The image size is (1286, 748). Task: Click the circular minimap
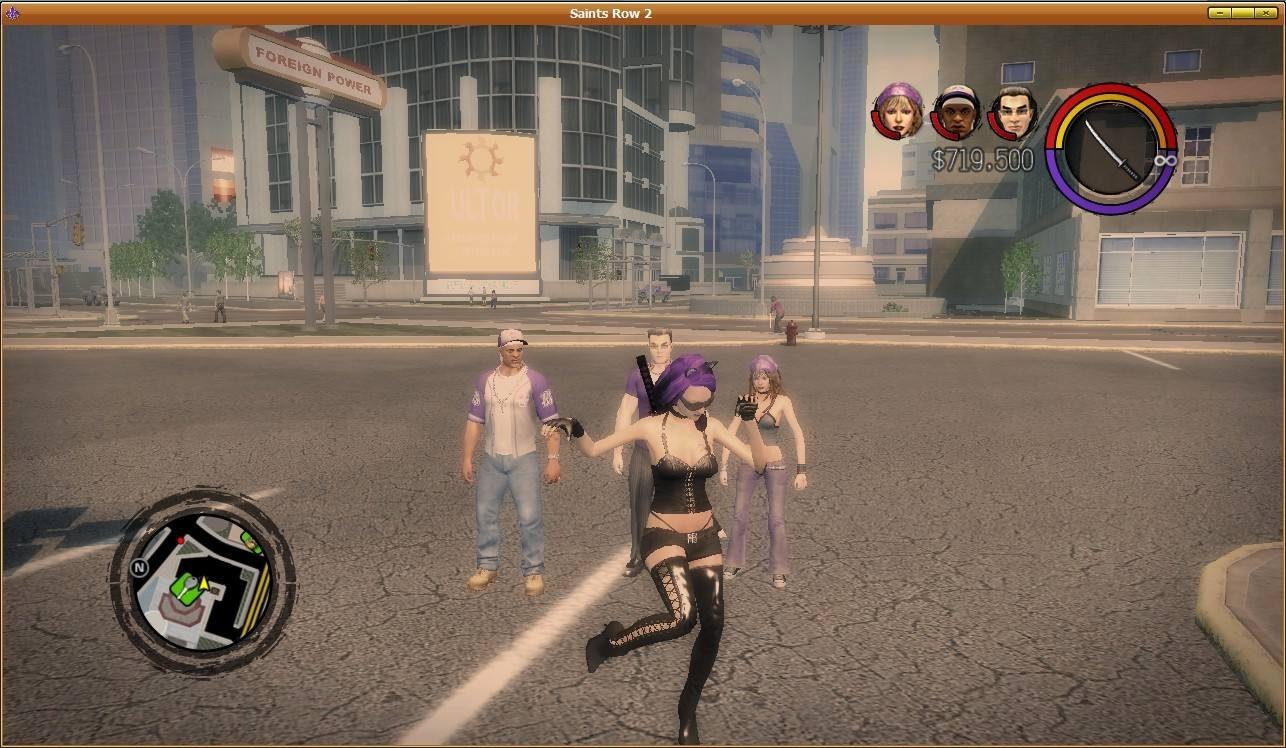(203, 581)
